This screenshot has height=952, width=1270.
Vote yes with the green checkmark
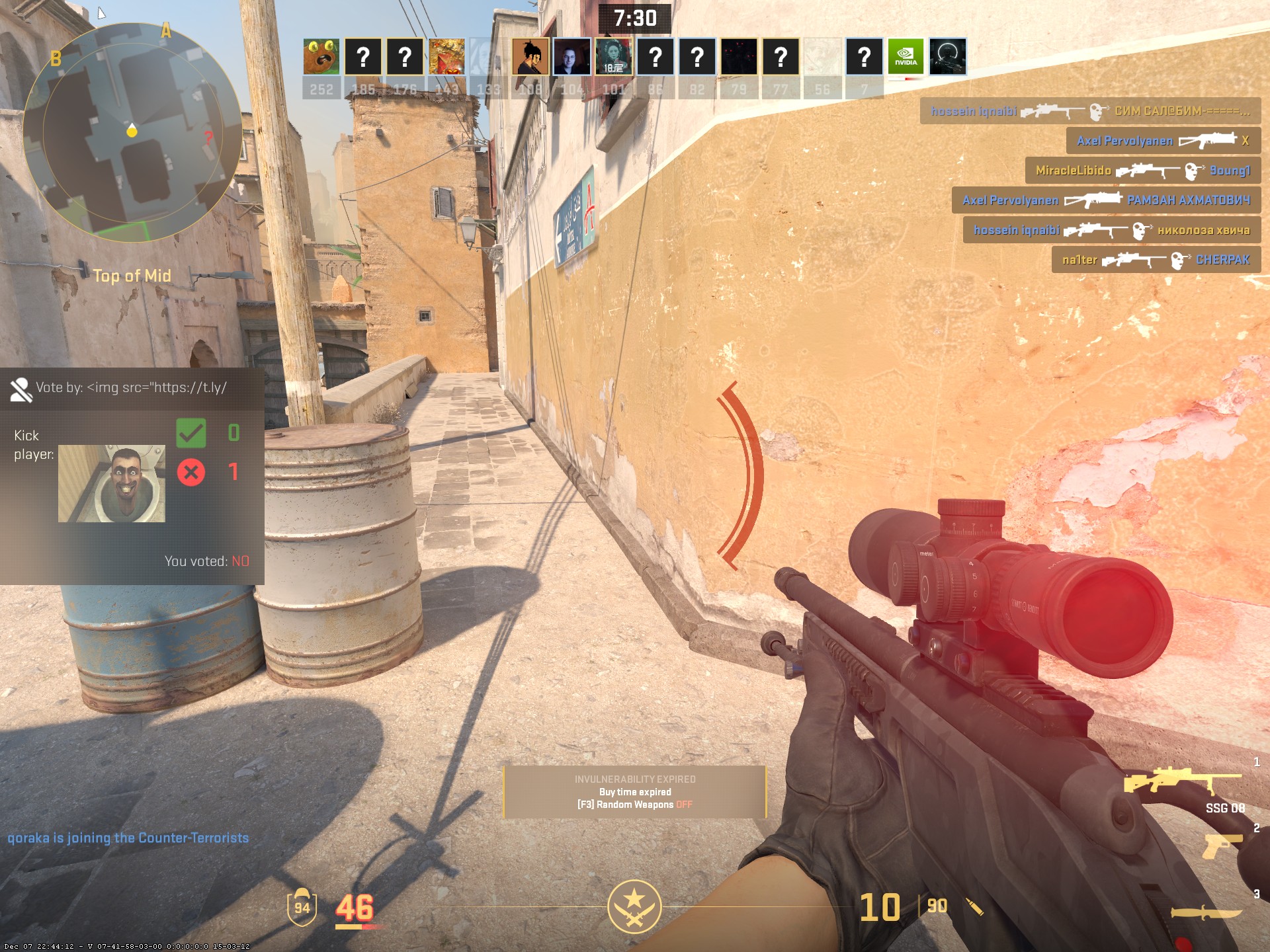click(x=191, y=434)
